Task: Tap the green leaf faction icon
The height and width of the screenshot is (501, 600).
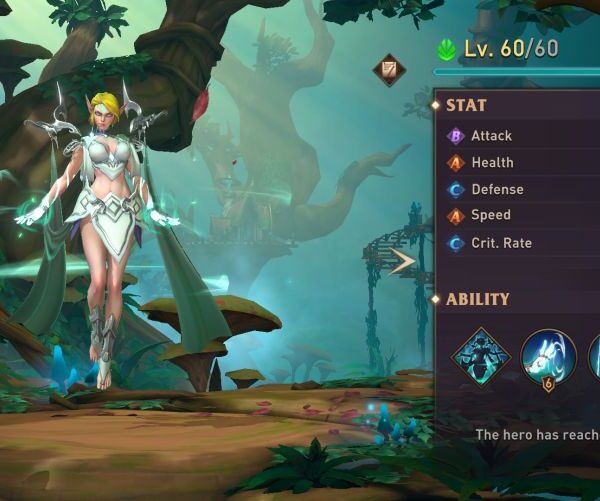Action: pos(447,49)
